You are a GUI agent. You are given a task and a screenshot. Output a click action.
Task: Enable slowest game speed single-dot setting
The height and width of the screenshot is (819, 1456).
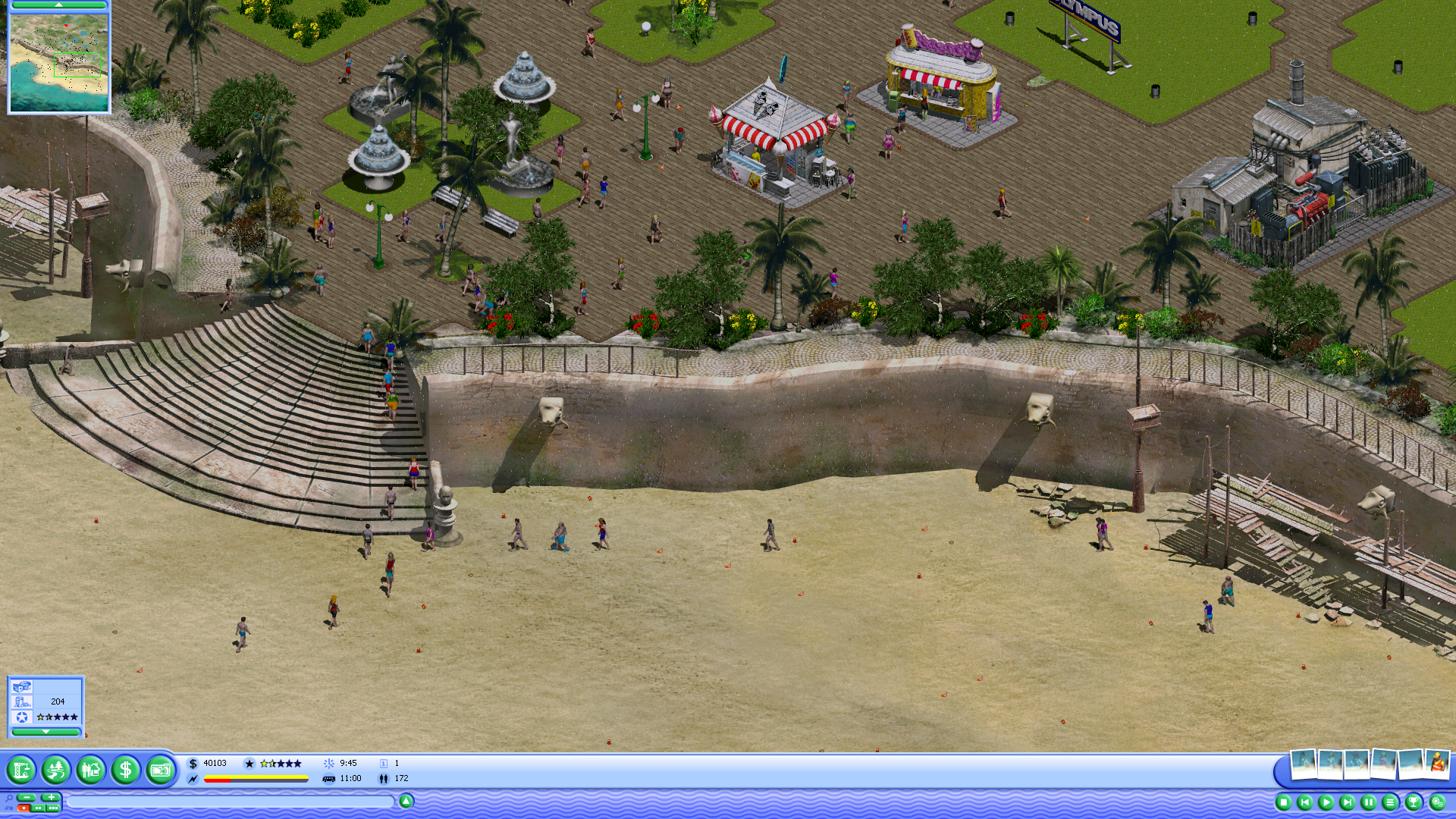25,808
